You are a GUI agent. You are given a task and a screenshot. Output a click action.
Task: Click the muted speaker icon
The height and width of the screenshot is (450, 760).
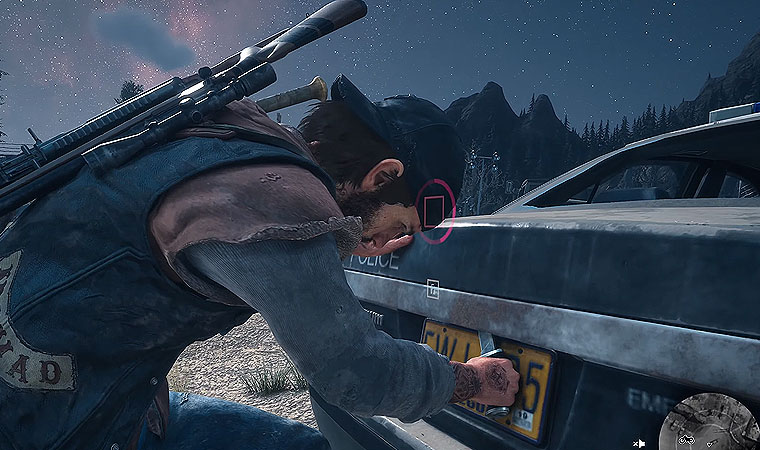[x=639, y=441]
